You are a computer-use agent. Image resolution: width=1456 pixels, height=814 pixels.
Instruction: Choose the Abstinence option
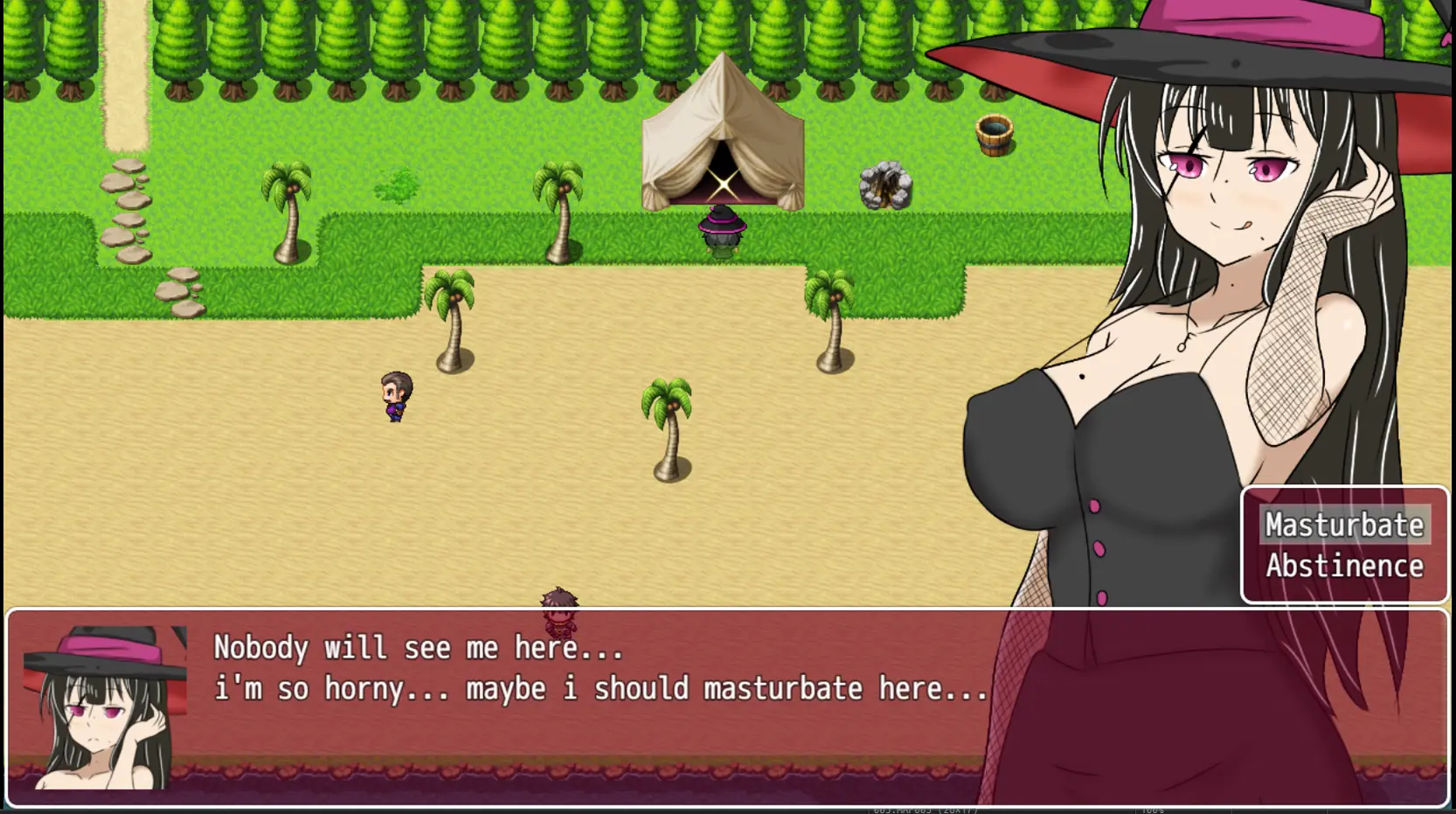[1344, 567]
